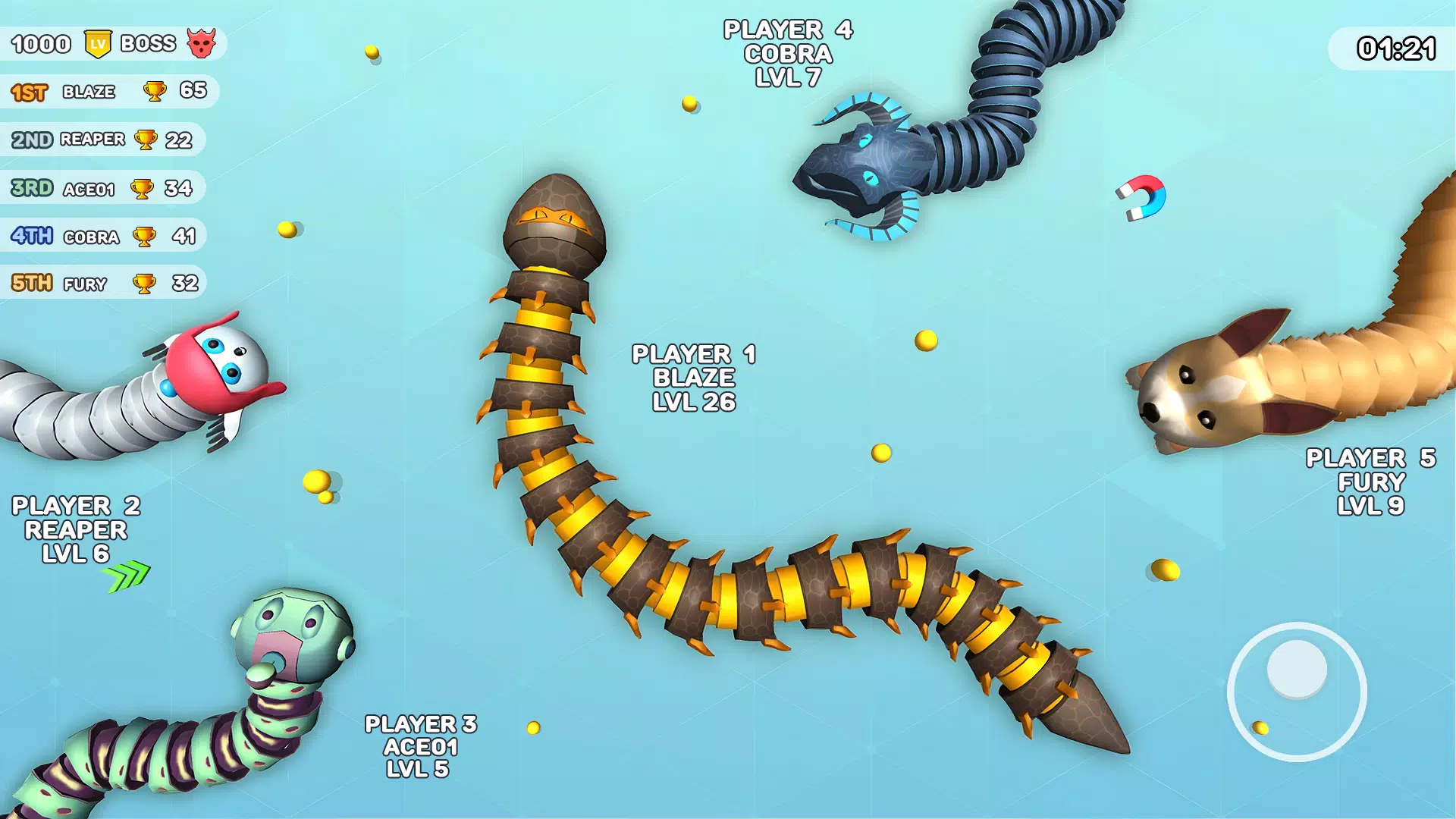Select the 5TH FURY leaderboard entry
Screen dimensions: 1456x819
click(102, 282)
